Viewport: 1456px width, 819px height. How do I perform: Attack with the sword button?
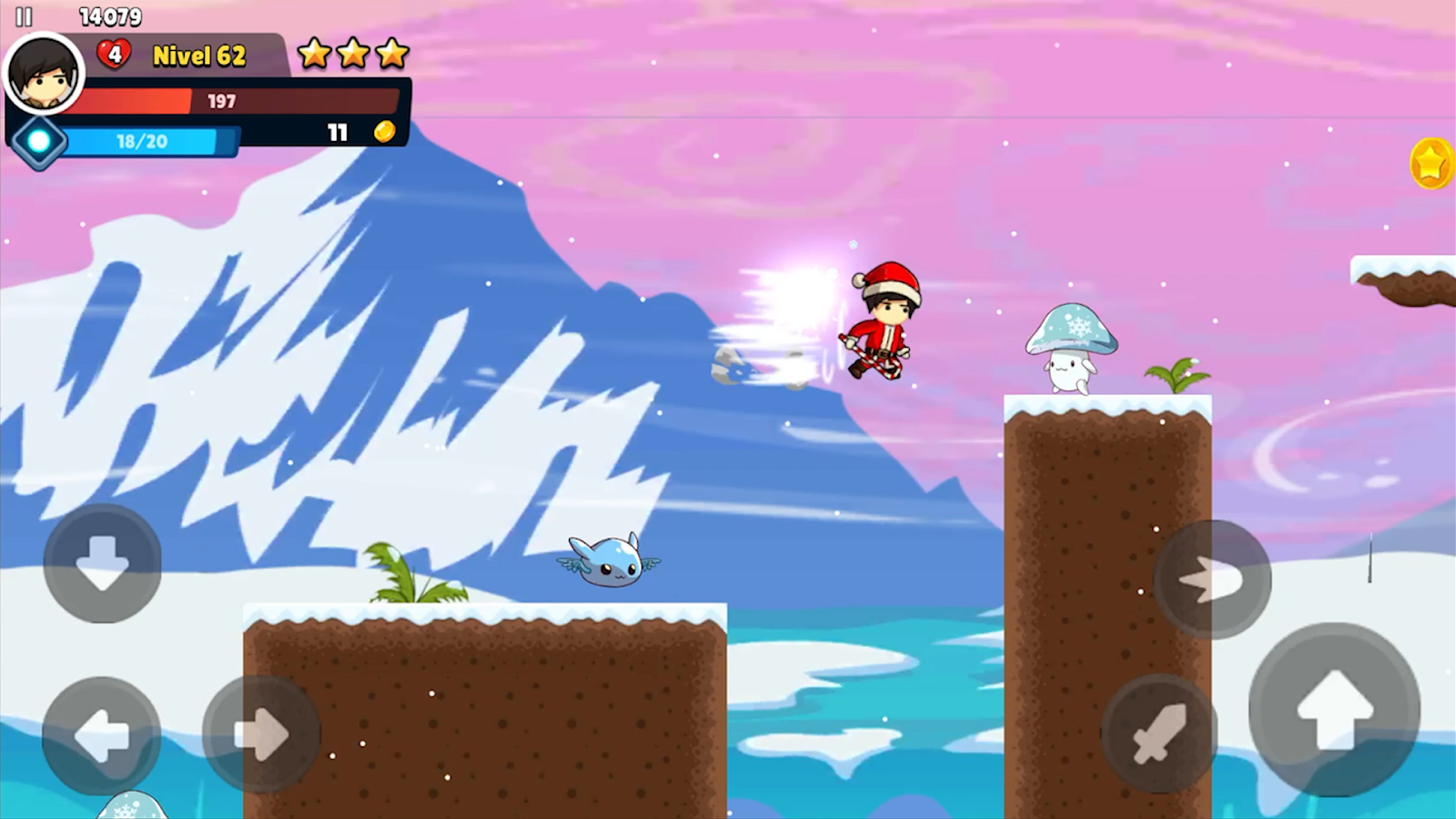[x=1159, y=733]
